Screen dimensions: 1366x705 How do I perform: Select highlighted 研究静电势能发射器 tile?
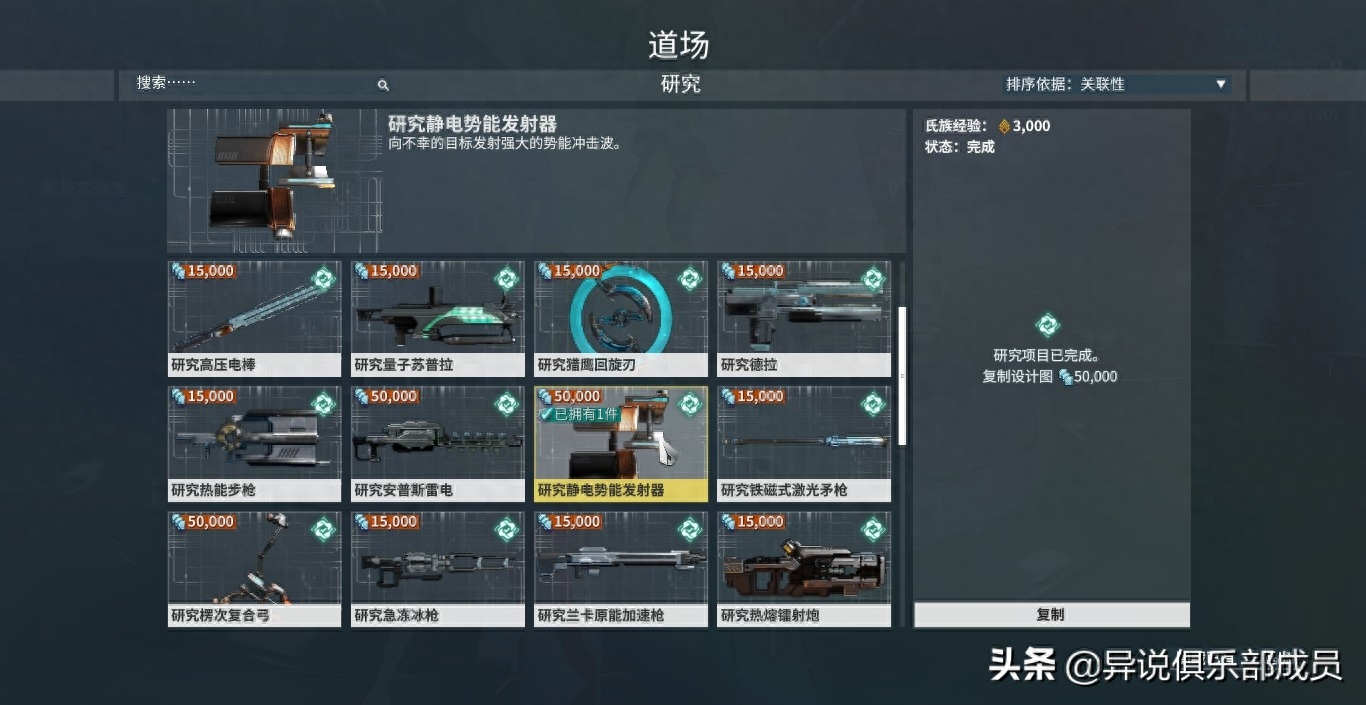(621, 443)
